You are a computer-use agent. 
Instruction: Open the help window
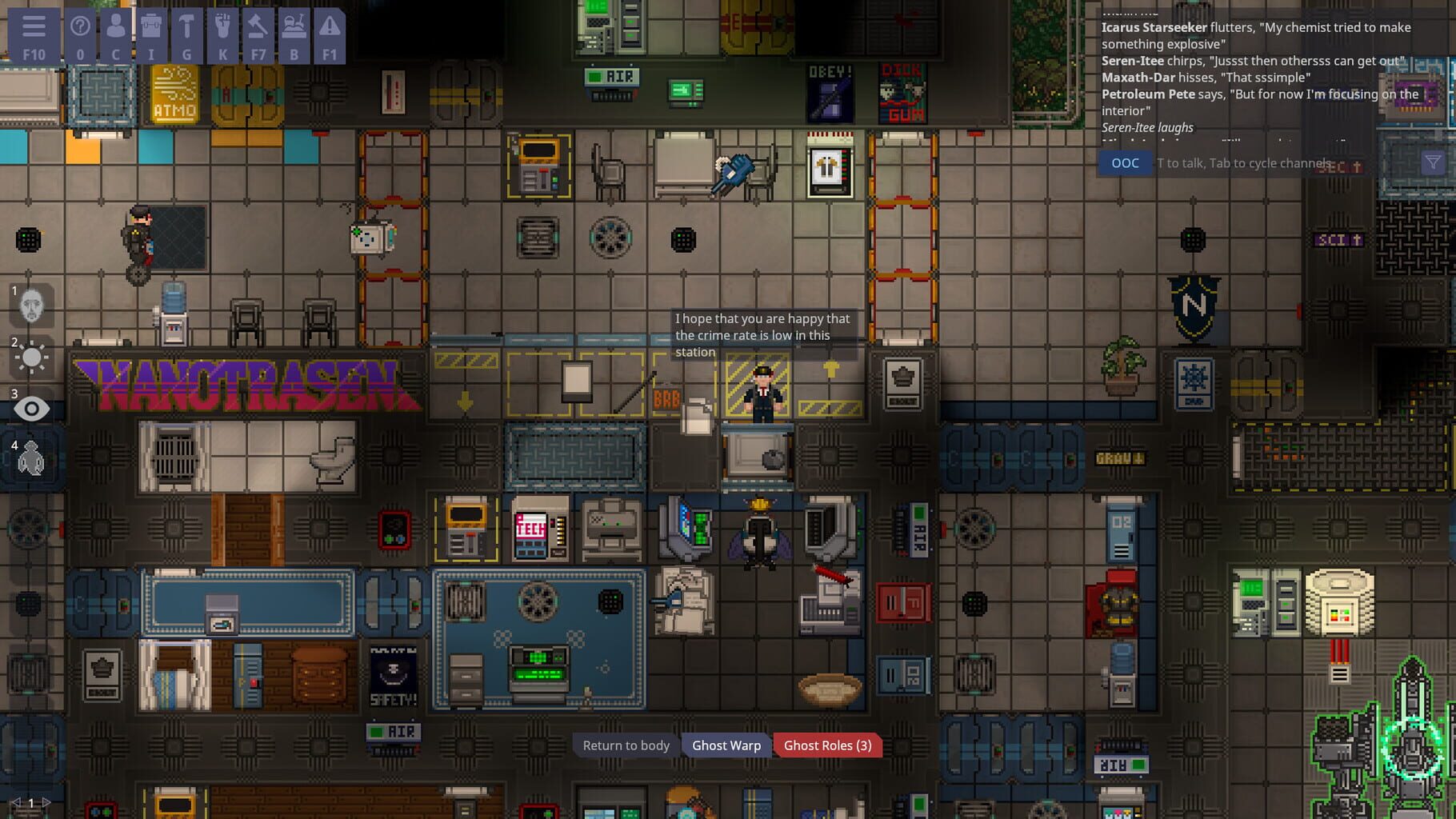tap(81, 35)
